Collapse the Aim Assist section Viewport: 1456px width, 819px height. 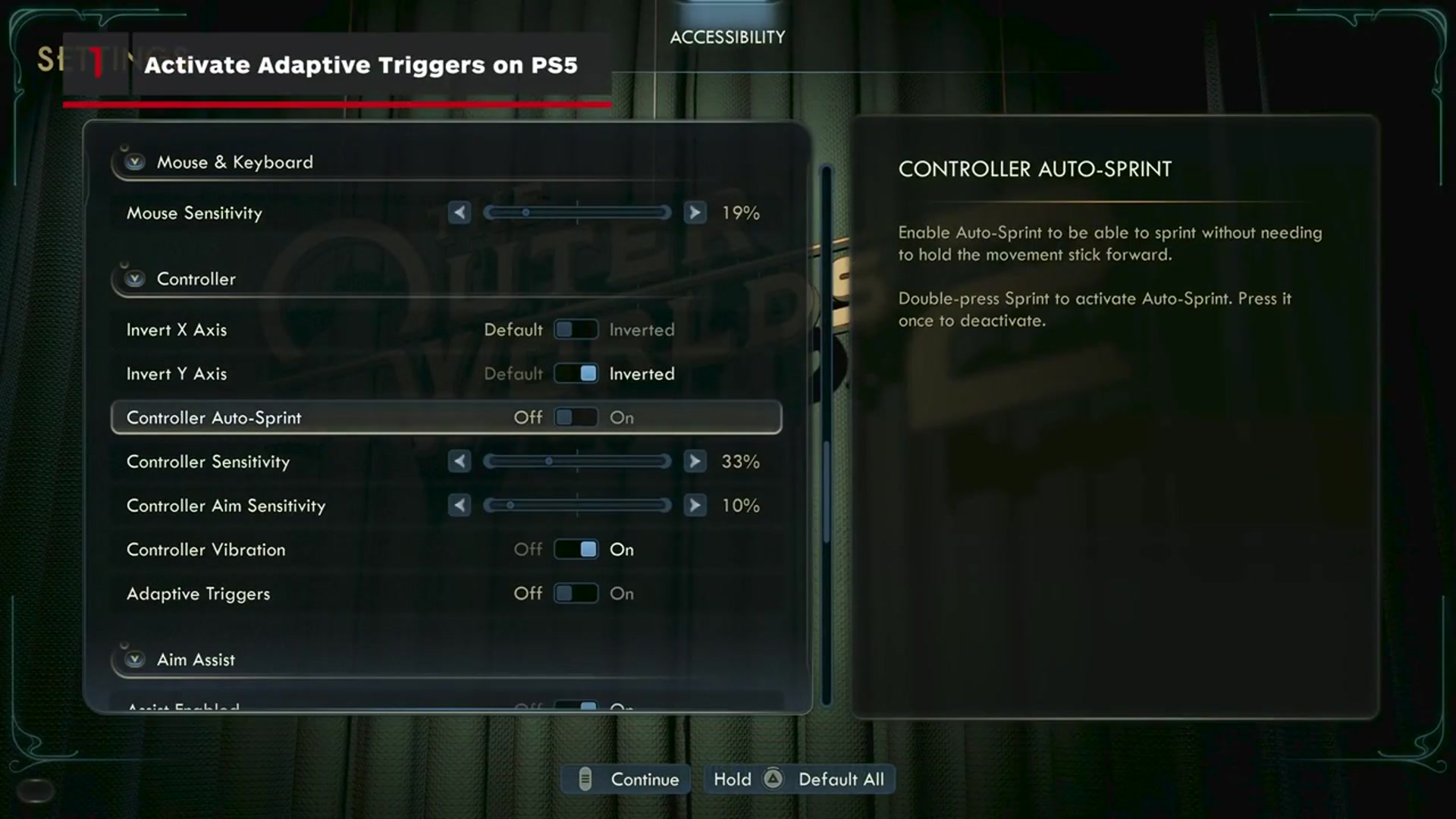pyautogui.click(x=135, y=660)
